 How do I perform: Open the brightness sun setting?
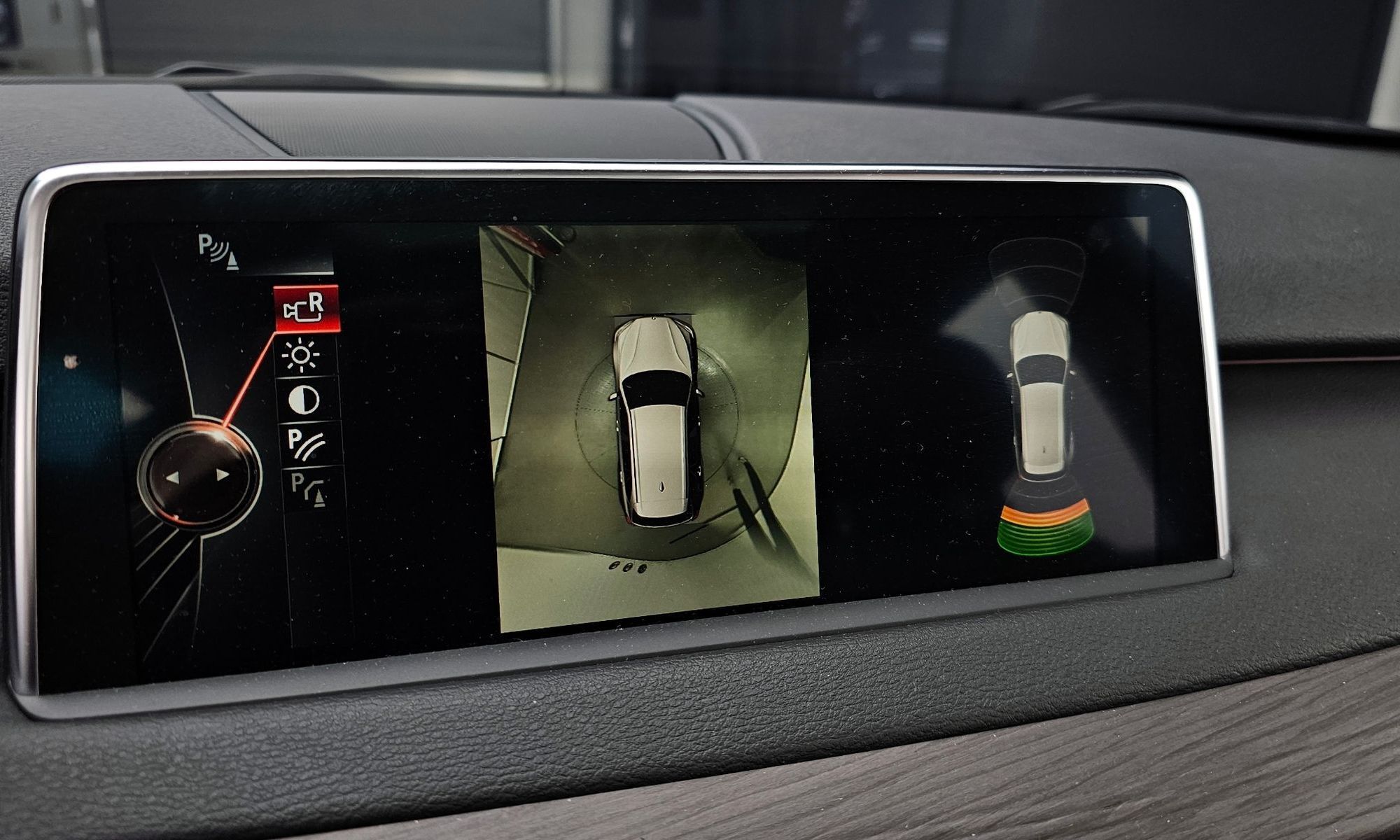pyautogui.click(x=302, y=356)
